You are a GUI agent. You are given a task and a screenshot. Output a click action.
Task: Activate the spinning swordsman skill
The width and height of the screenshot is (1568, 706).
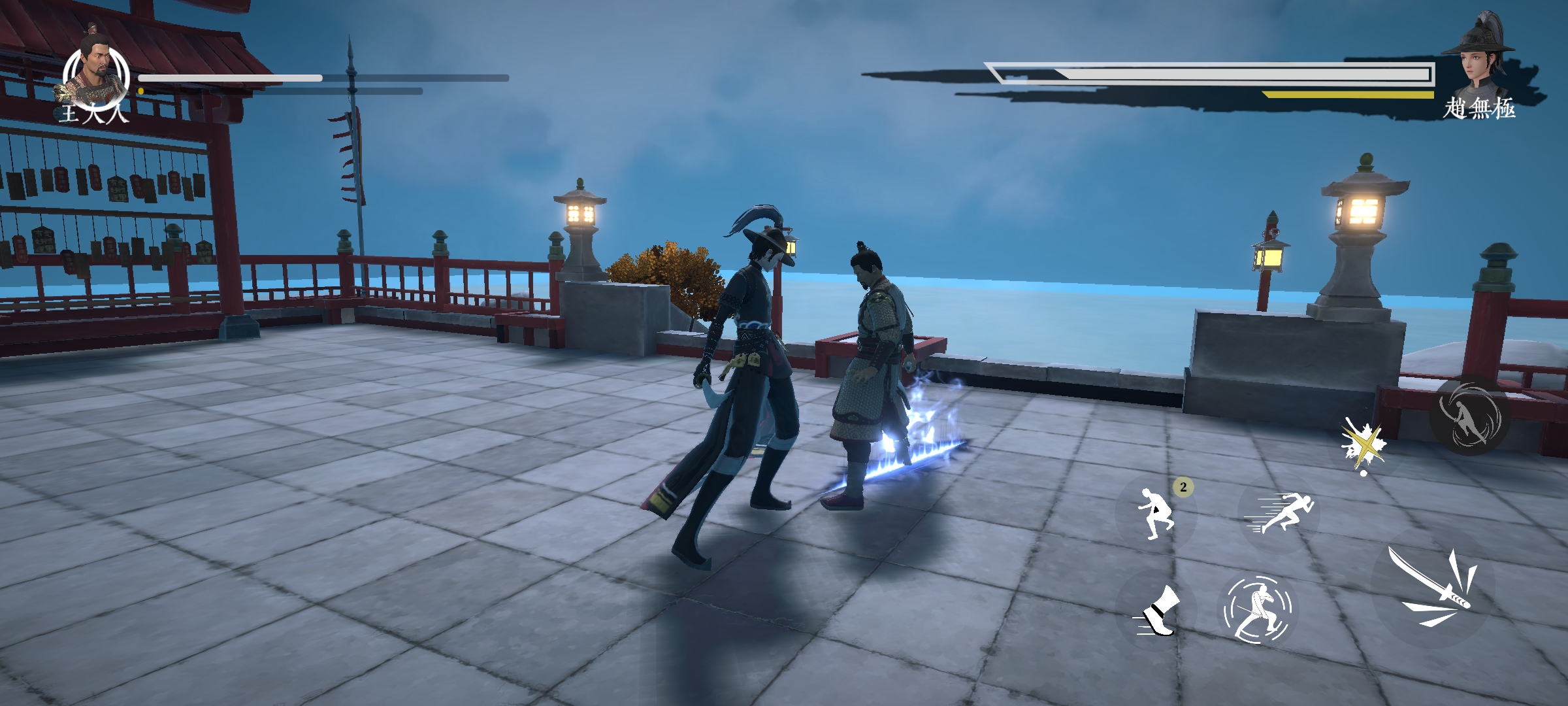(x=1258, y=609)
